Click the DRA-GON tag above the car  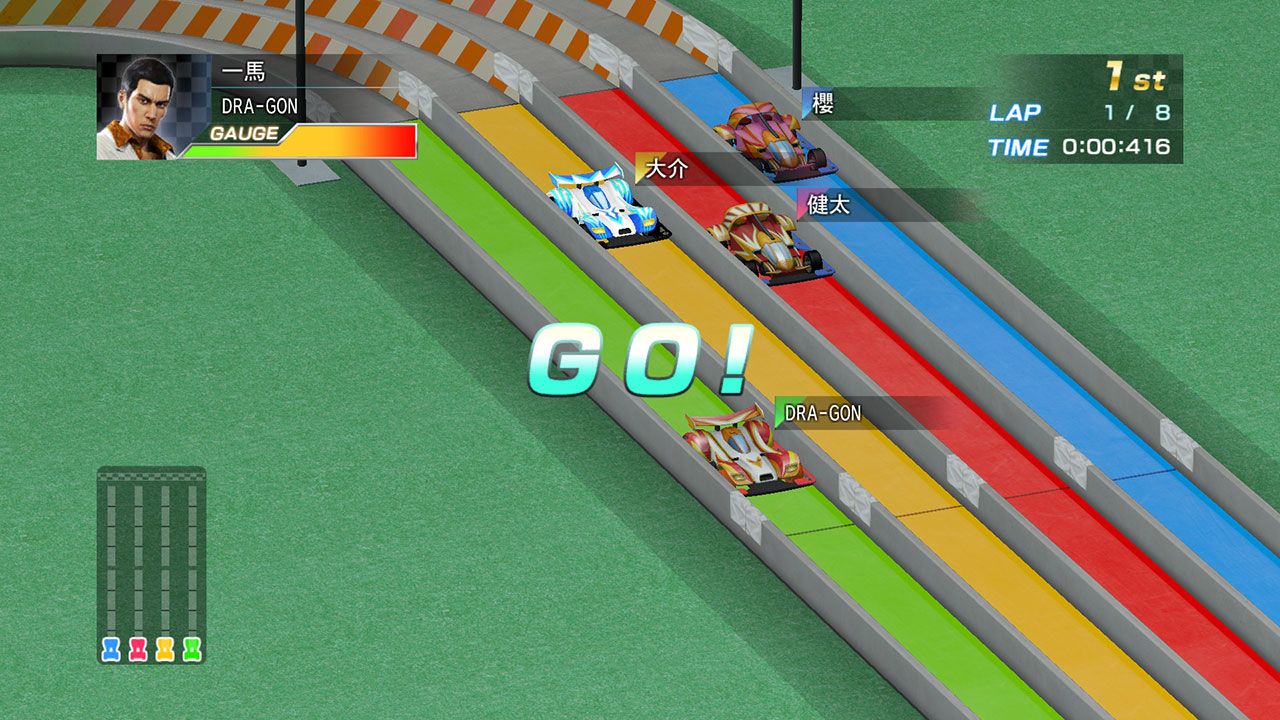pos(822,413)
